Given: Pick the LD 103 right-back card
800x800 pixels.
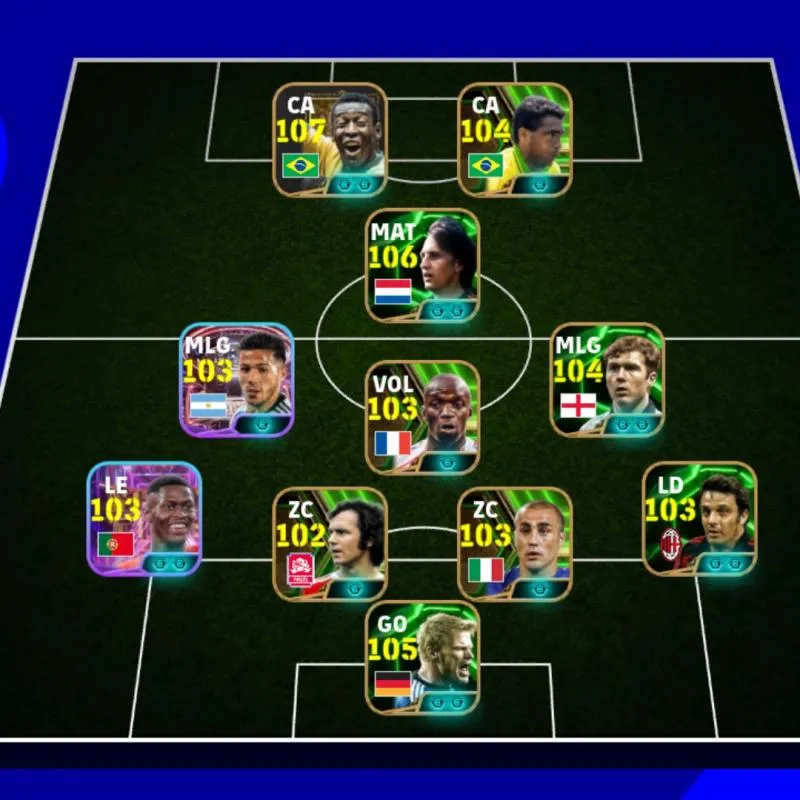Looking at the screenshot, I should [699, 518].
